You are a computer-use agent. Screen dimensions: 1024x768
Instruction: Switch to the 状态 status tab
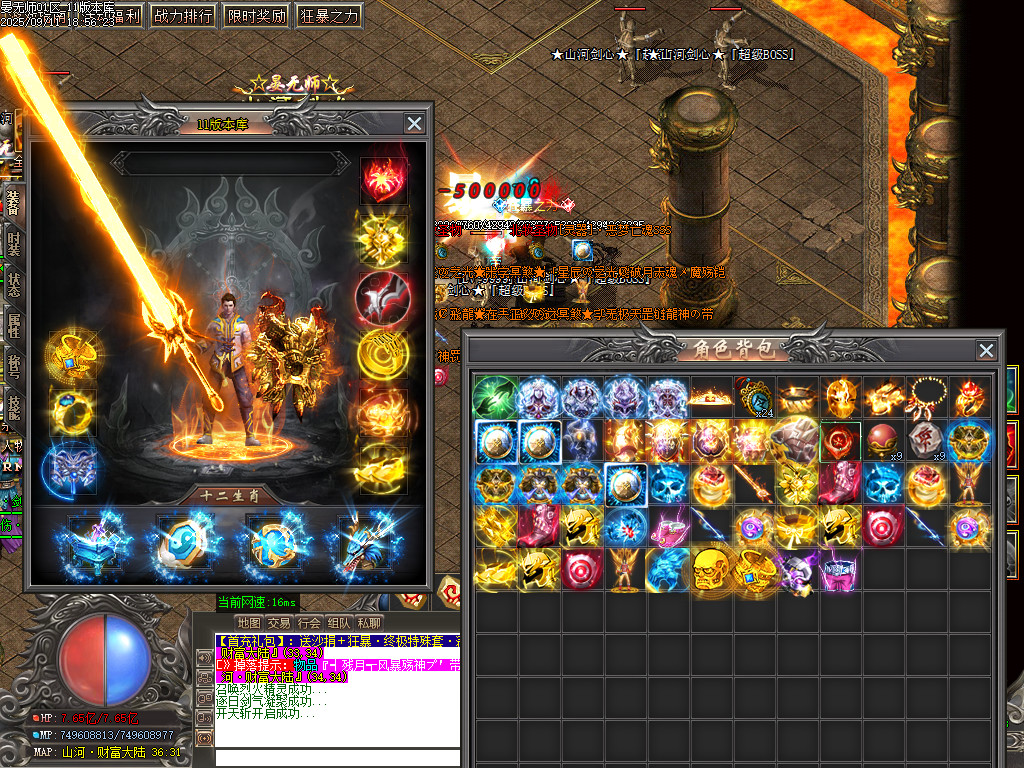[x=13, y=283]
